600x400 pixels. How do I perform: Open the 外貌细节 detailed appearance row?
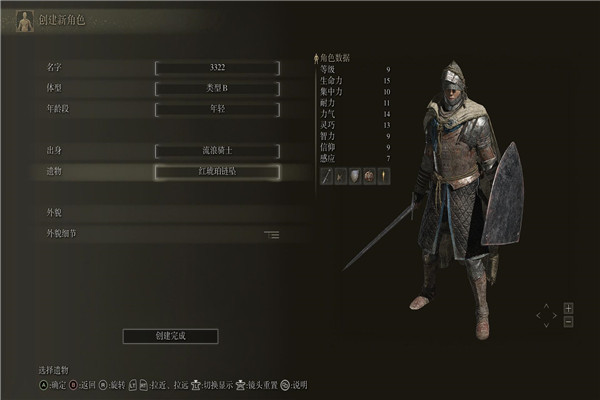[x=160, y=234]
